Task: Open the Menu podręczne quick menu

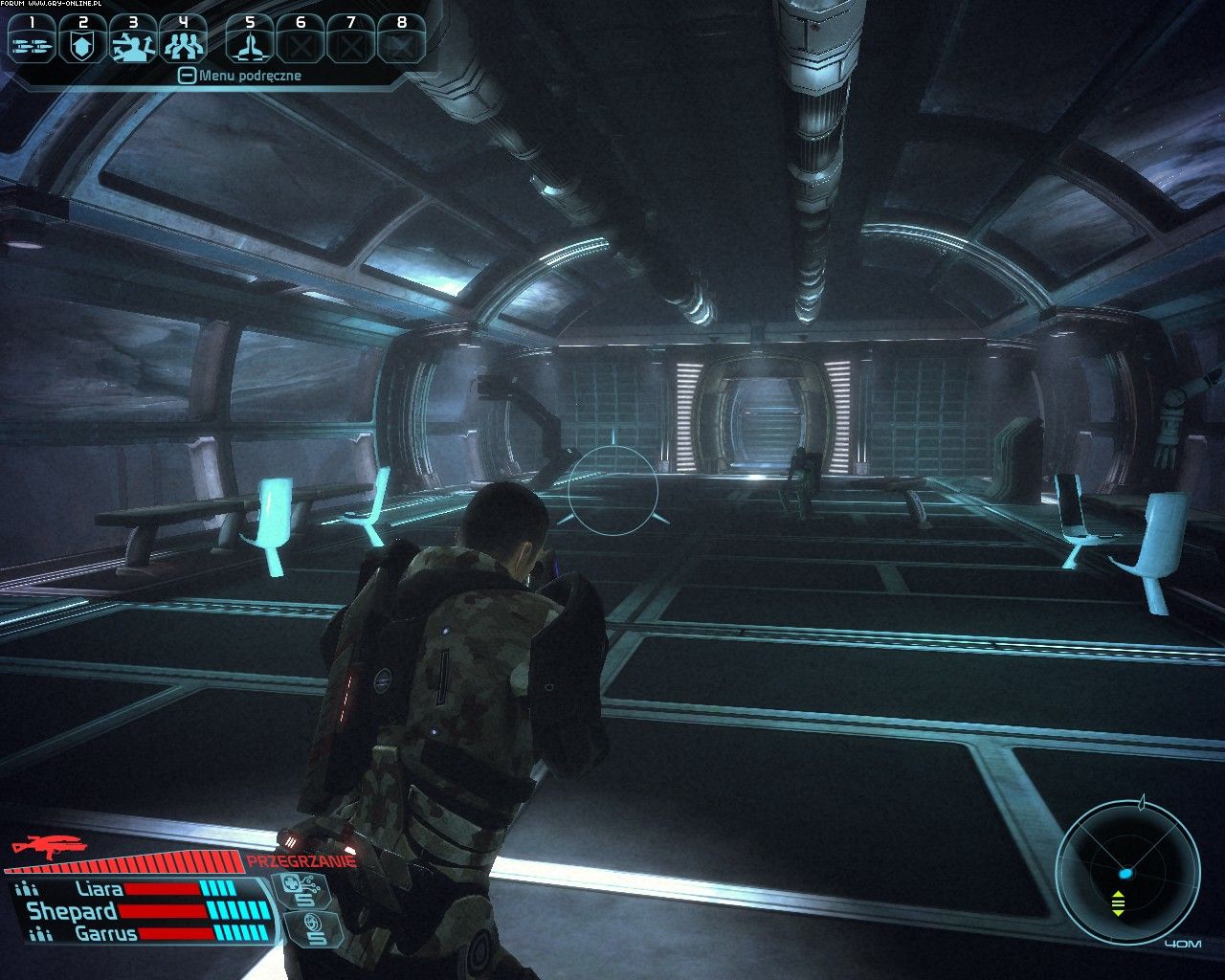Action: [240, 76]
